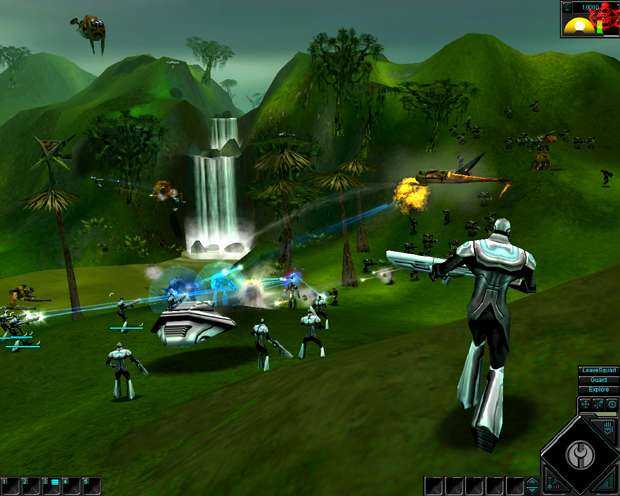Screen dimensions: 620x496
Task: Click the four-way arrows move icon
Action: pos(584,404)
